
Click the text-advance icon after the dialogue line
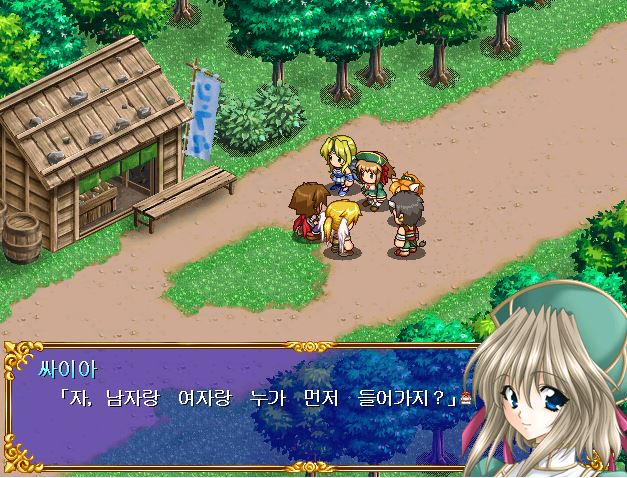[x=465, y=399]
